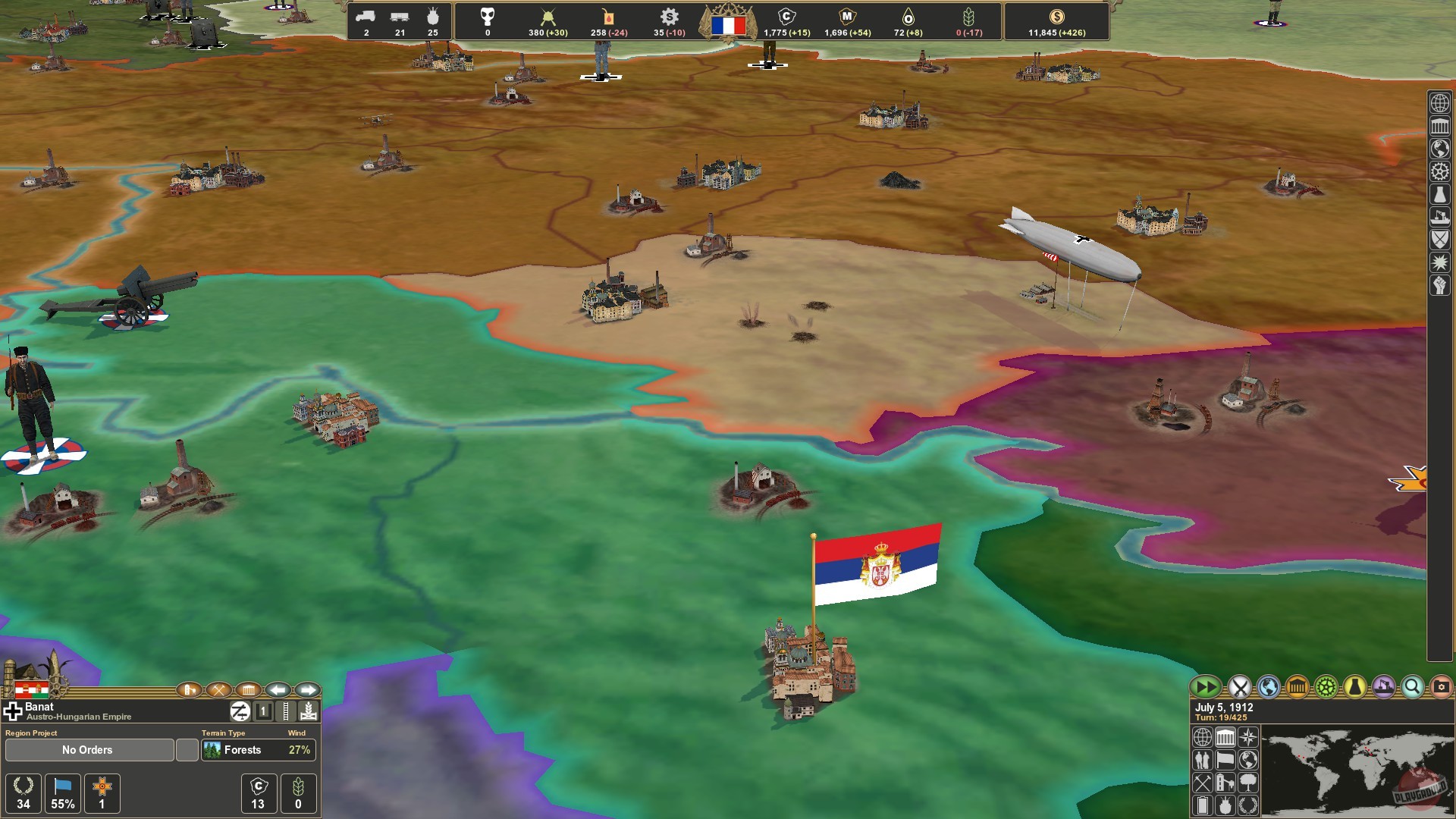1456x819 pixels.
Task: Click Europe on the minimap world map
Action: click(x=1366, y=748)
